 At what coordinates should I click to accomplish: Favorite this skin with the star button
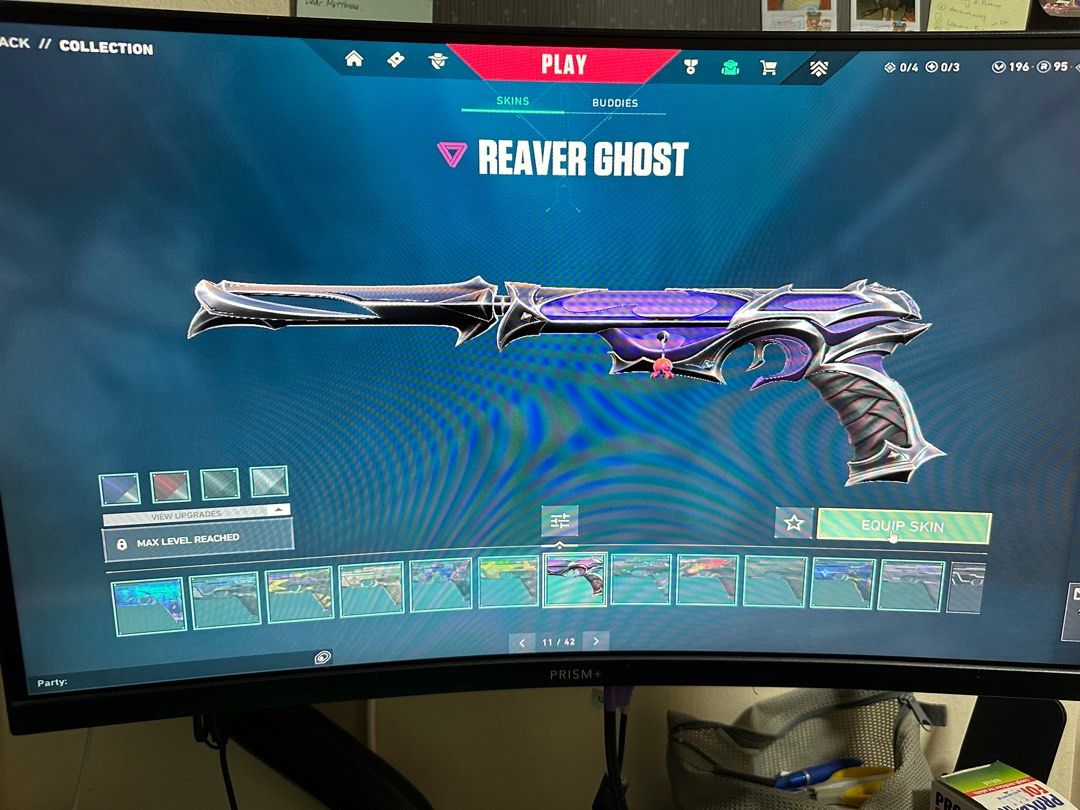click(794, 522)
